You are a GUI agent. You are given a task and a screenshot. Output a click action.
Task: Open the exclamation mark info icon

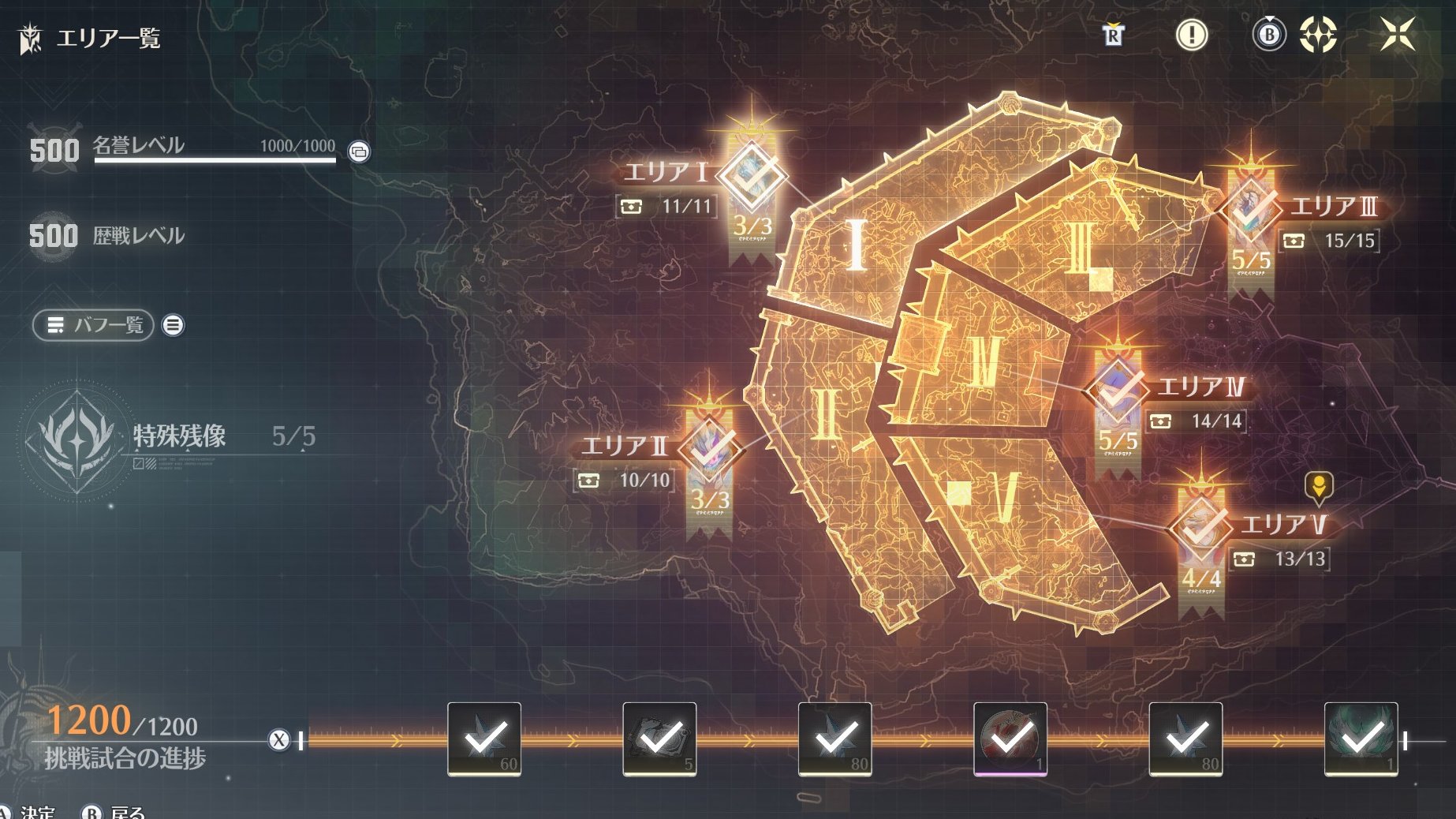pos(1191,35)
